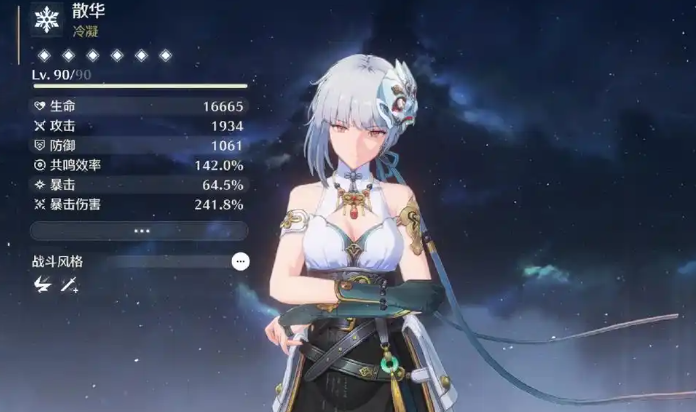Select the 生命 stat row
Image resolution: width=696 pixels, height=412 pixels.
(x=139, y=107)
